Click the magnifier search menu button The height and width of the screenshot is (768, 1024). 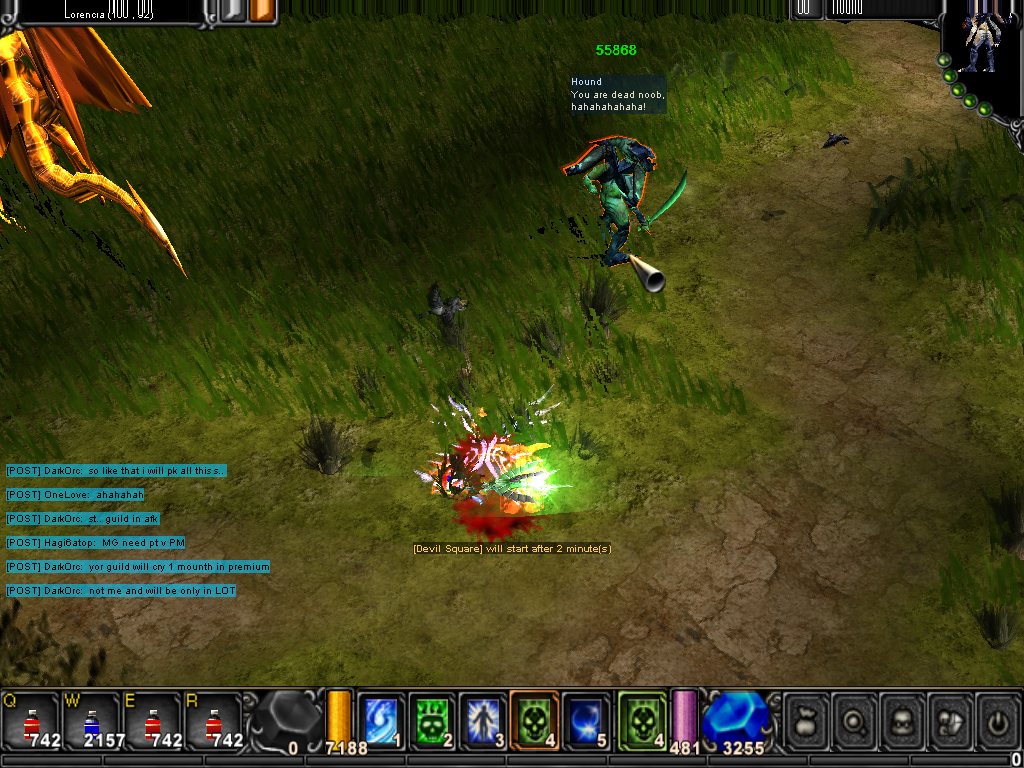pos(854,720)
